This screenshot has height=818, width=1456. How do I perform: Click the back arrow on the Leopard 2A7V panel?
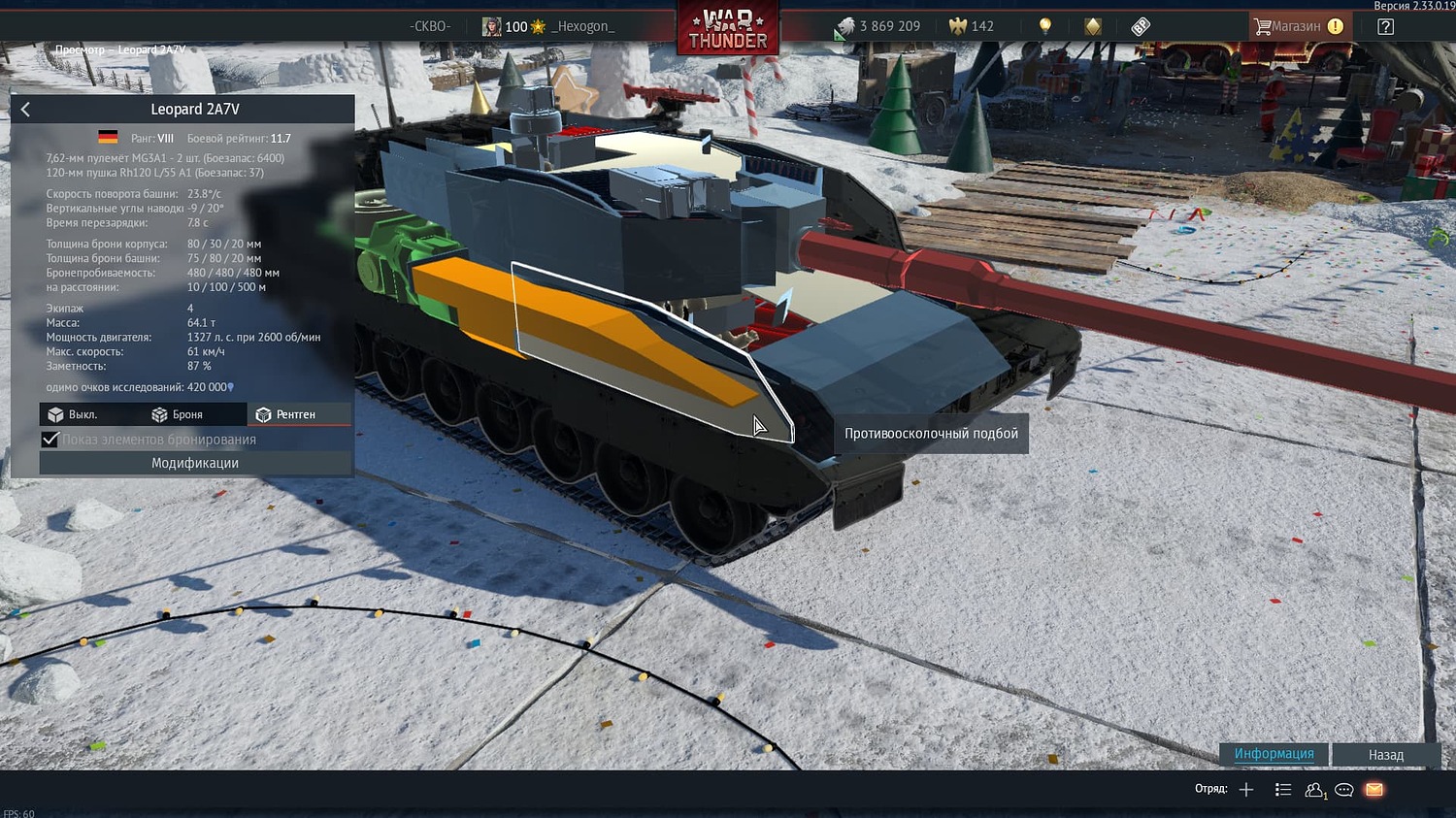pos(25,109)
